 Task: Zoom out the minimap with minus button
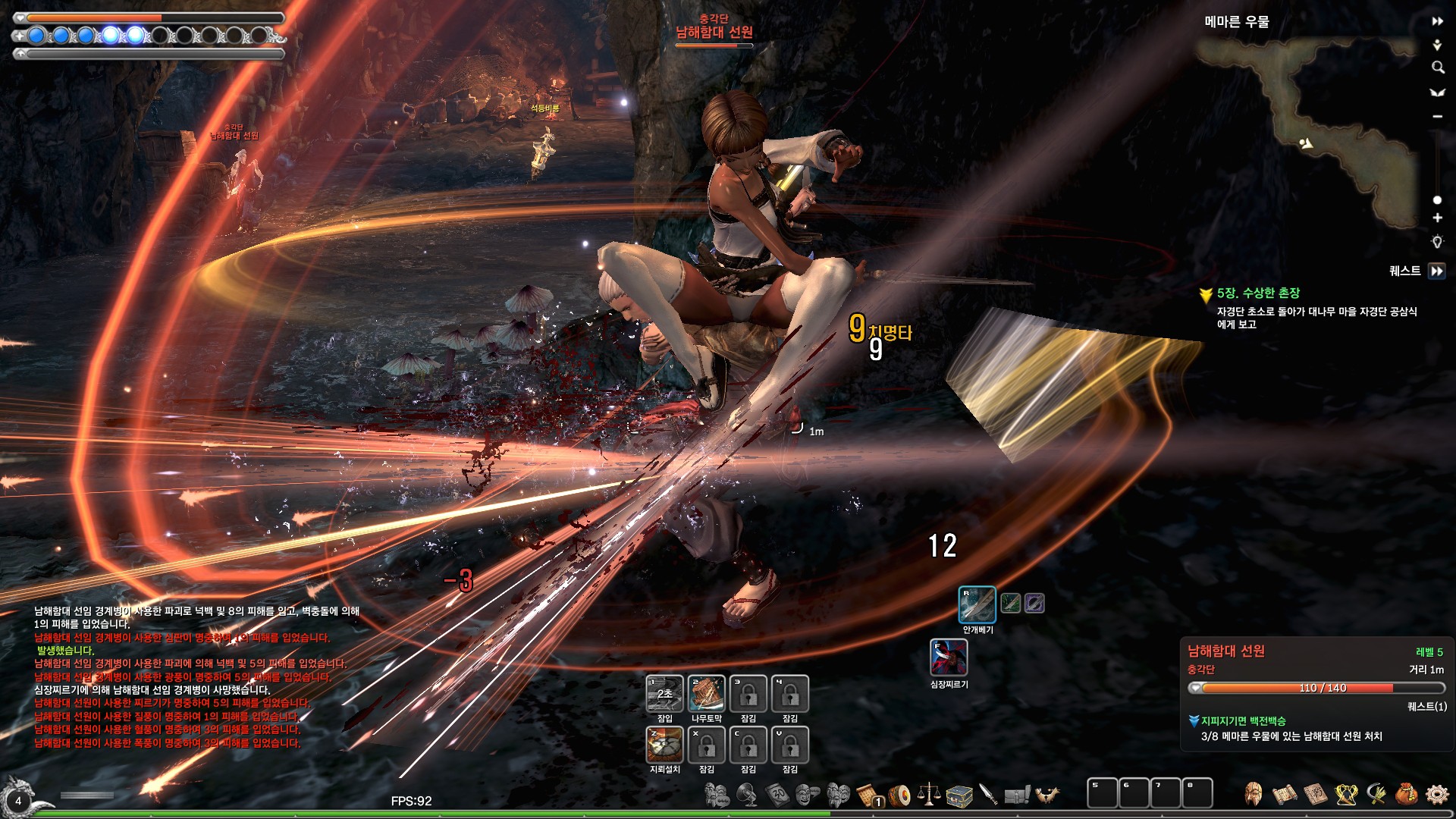(x=1437, y=116)
